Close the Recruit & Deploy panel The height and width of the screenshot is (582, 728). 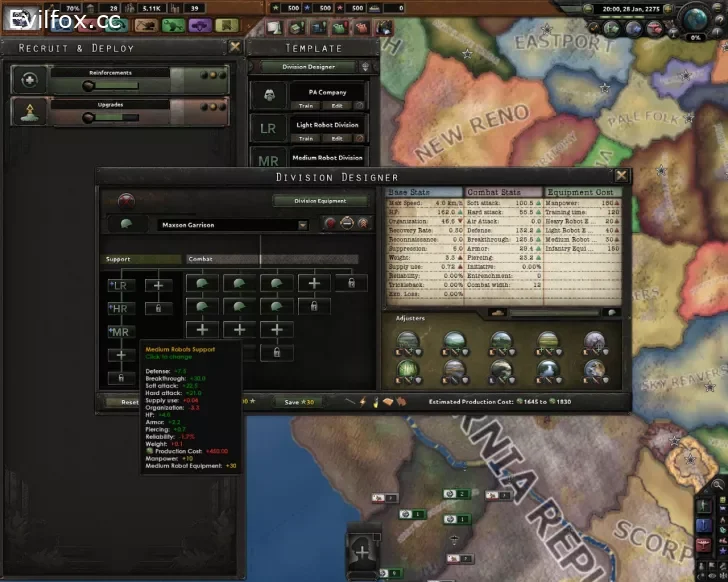(x=235, y=47)
